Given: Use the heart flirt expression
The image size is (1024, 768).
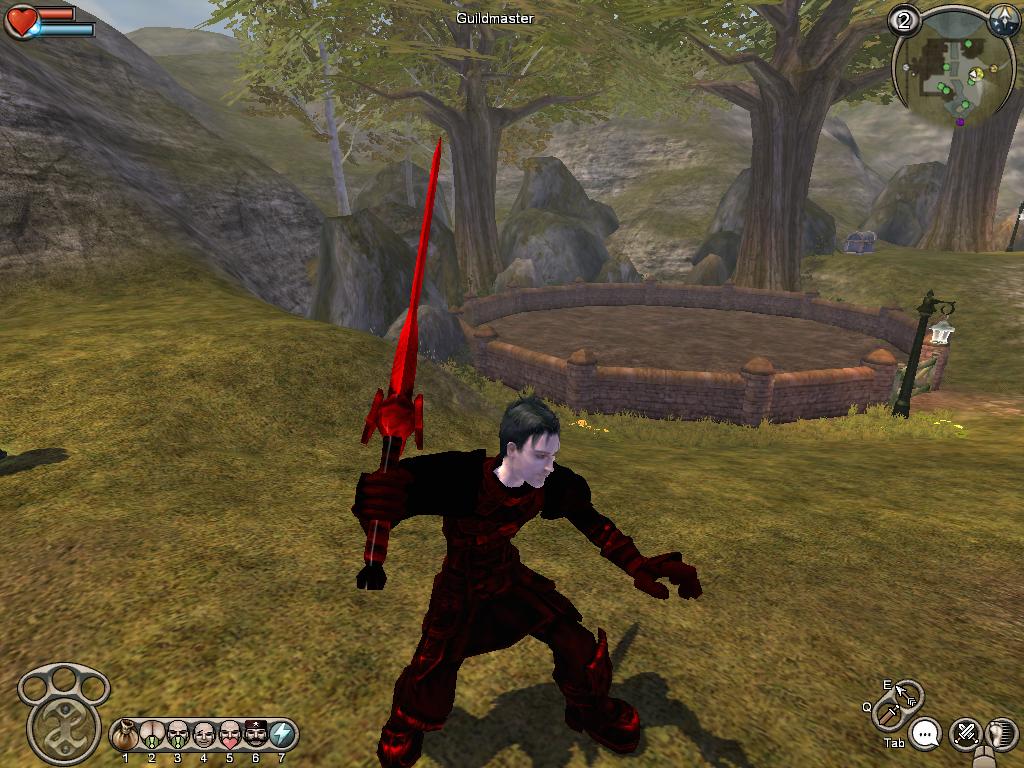Looking at the screenshot, I should coord(230,735).
